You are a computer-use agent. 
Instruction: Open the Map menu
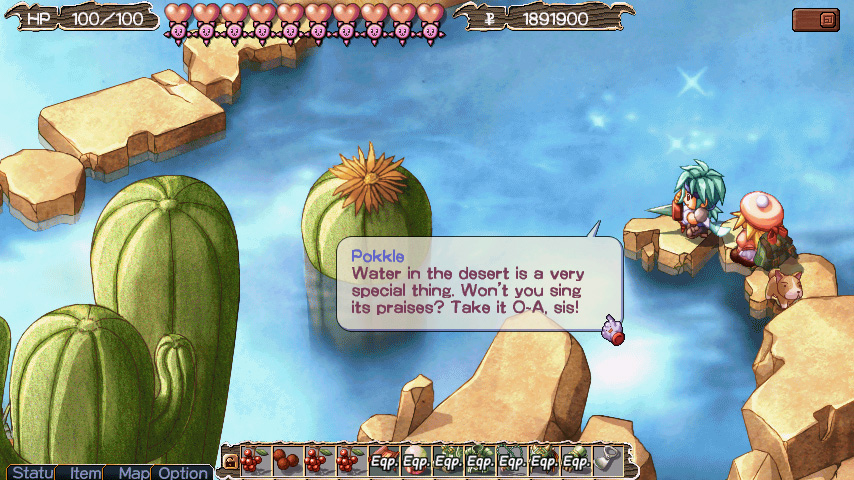(x=131, y=472)
